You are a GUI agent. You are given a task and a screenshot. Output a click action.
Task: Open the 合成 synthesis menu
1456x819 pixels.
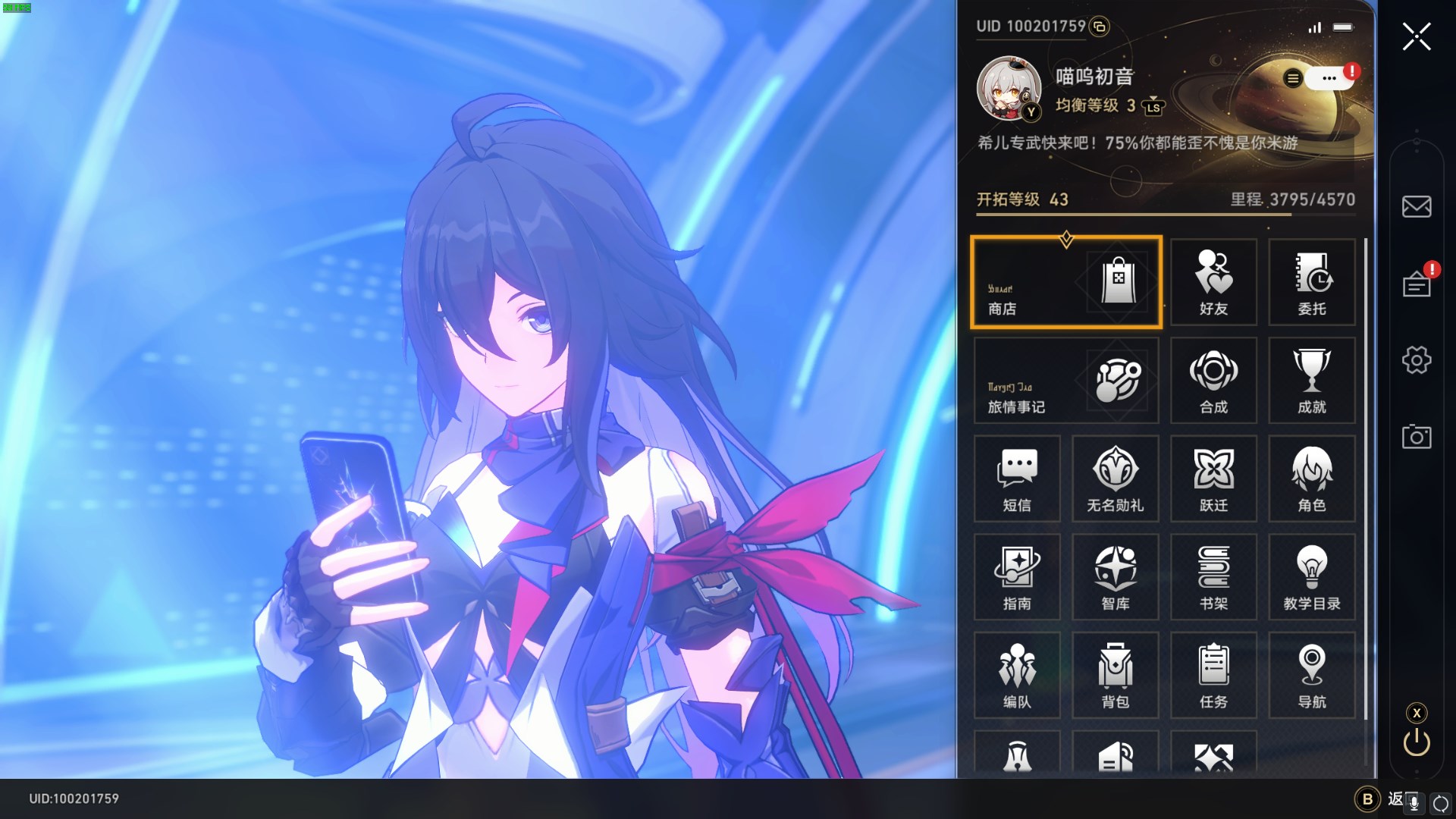point(1213,381)
